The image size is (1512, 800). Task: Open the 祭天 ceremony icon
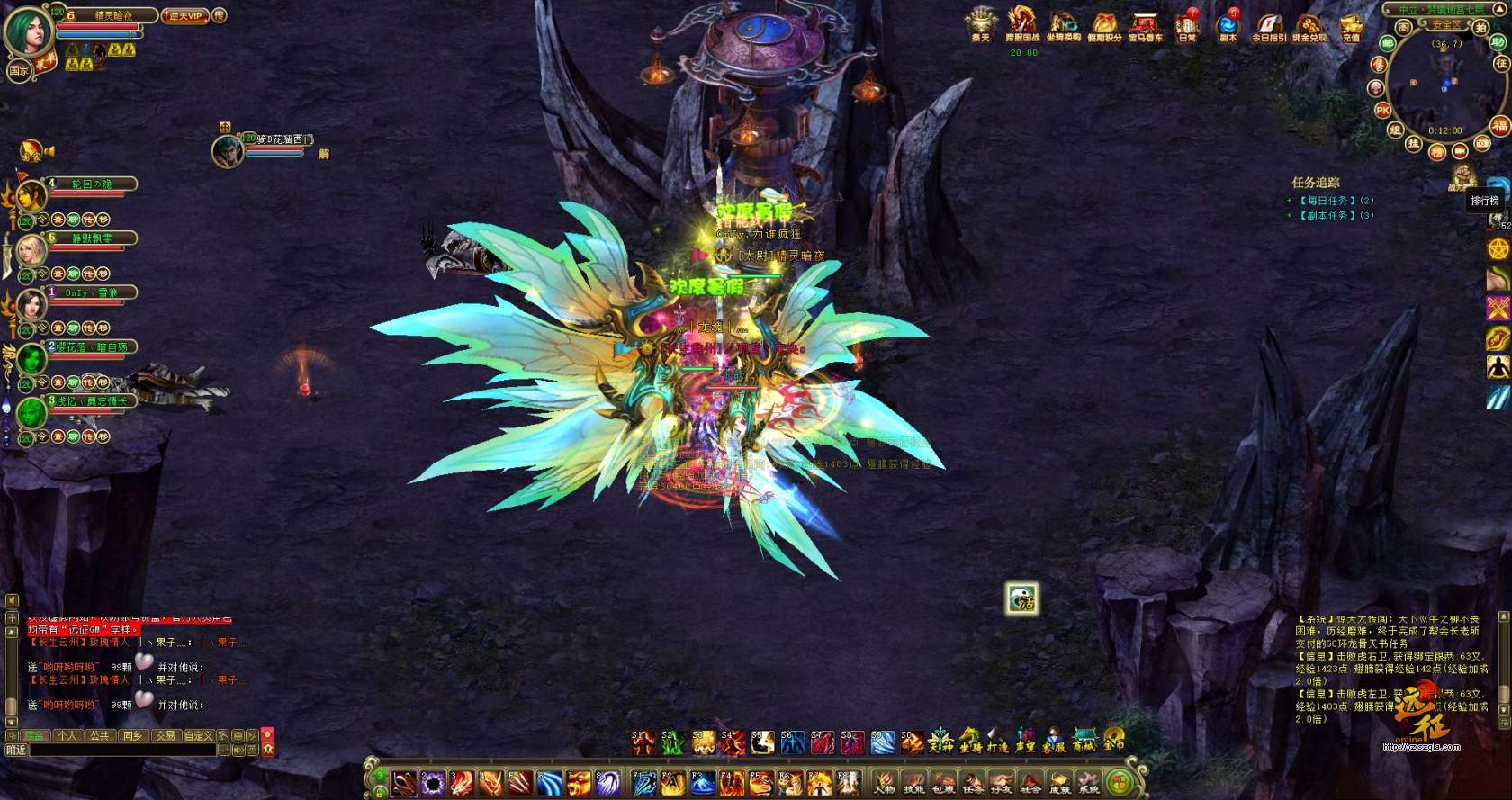pos(980,23)
